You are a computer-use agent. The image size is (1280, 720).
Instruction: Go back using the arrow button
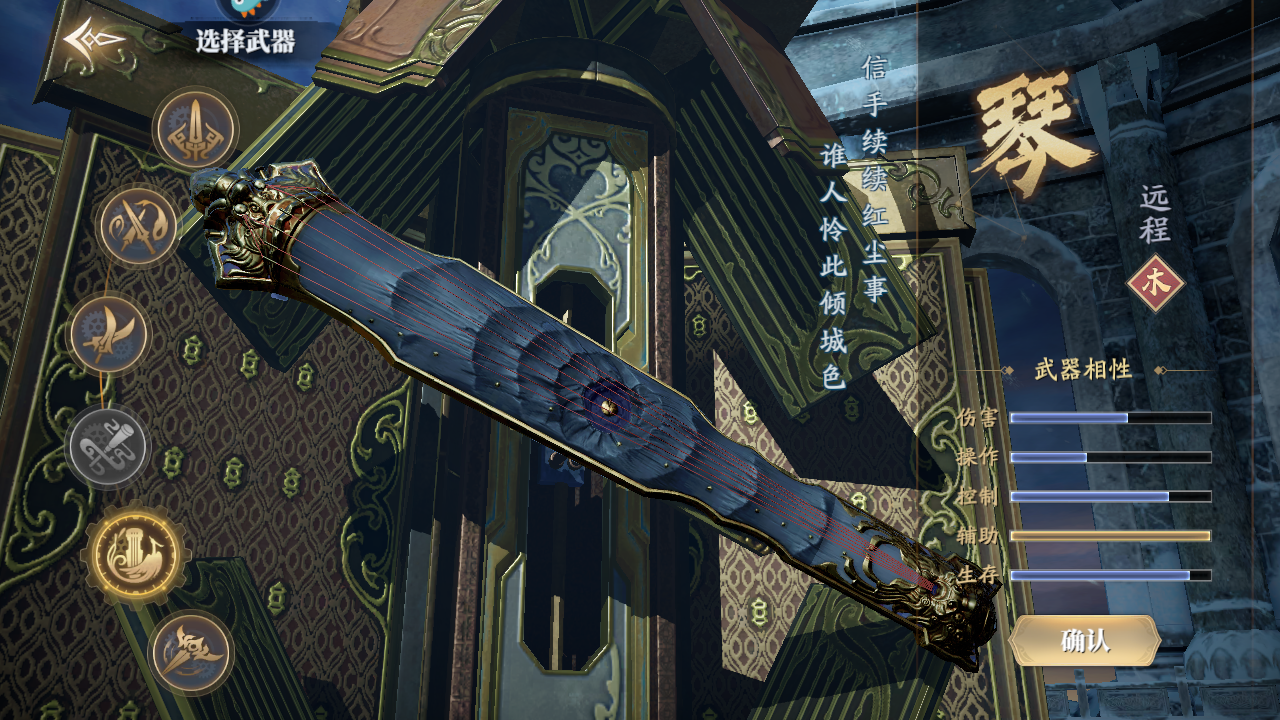click(x=94, y=42)
